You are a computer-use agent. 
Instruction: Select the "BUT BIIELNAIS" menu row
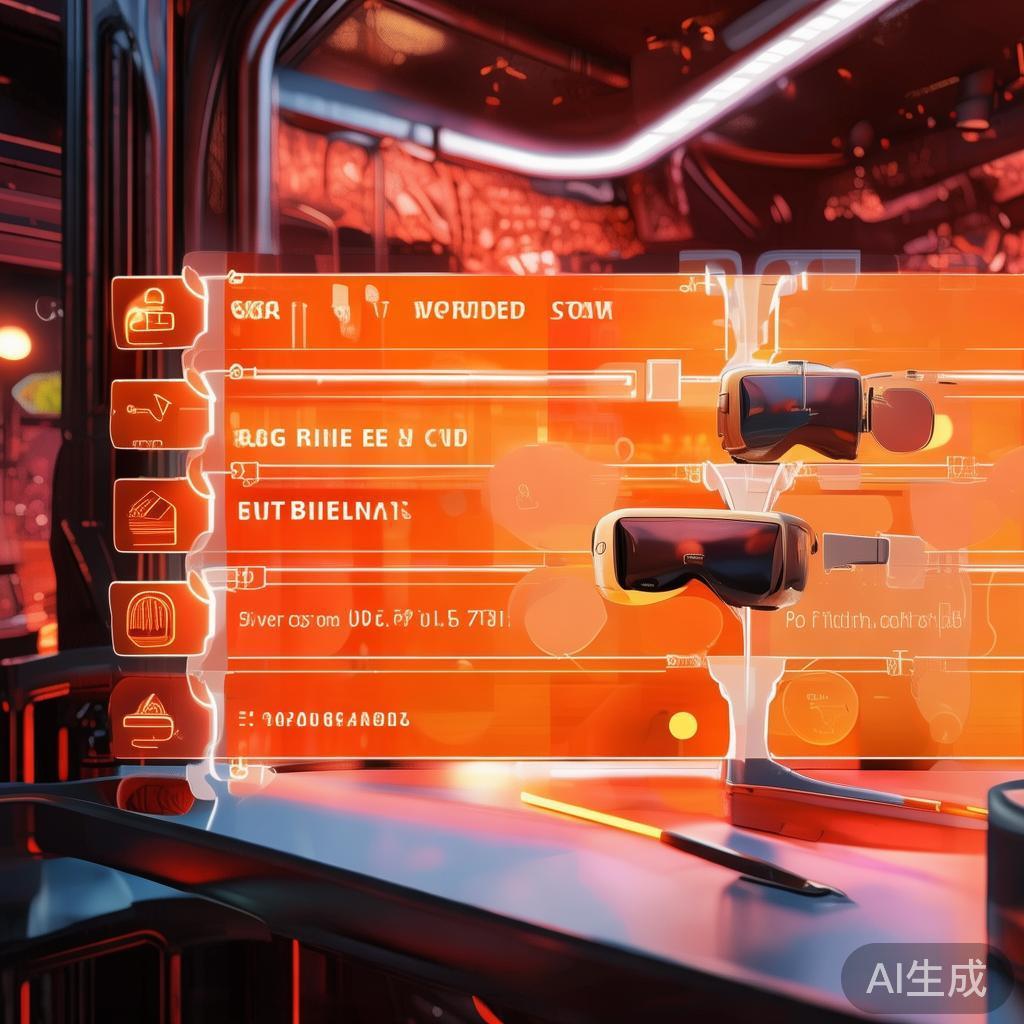tap(325, 512)
